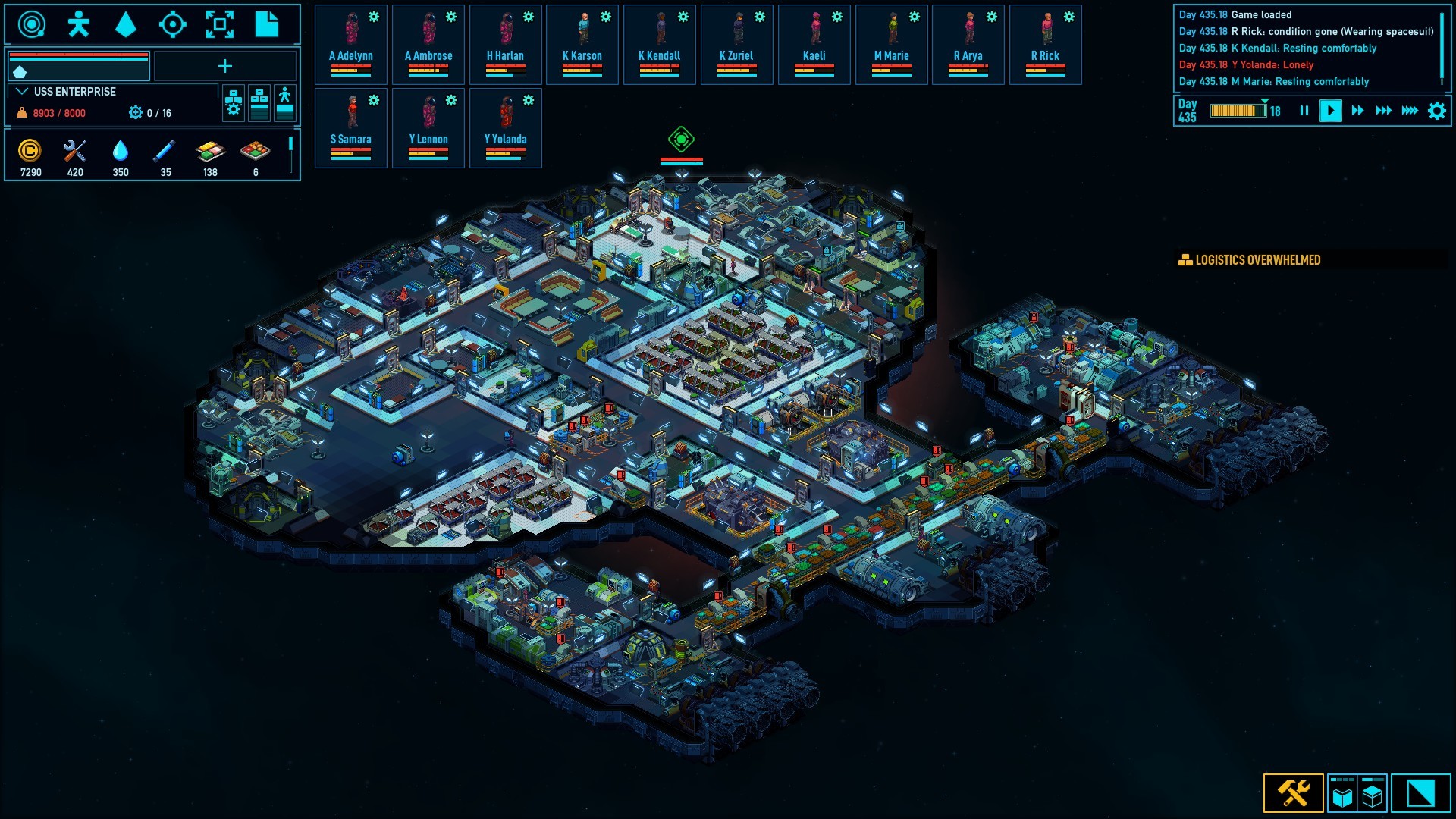This screenshot has width=1456, height=819.
Task: Select crew member A Adelynn's portrait
Action: click(351, 44)
